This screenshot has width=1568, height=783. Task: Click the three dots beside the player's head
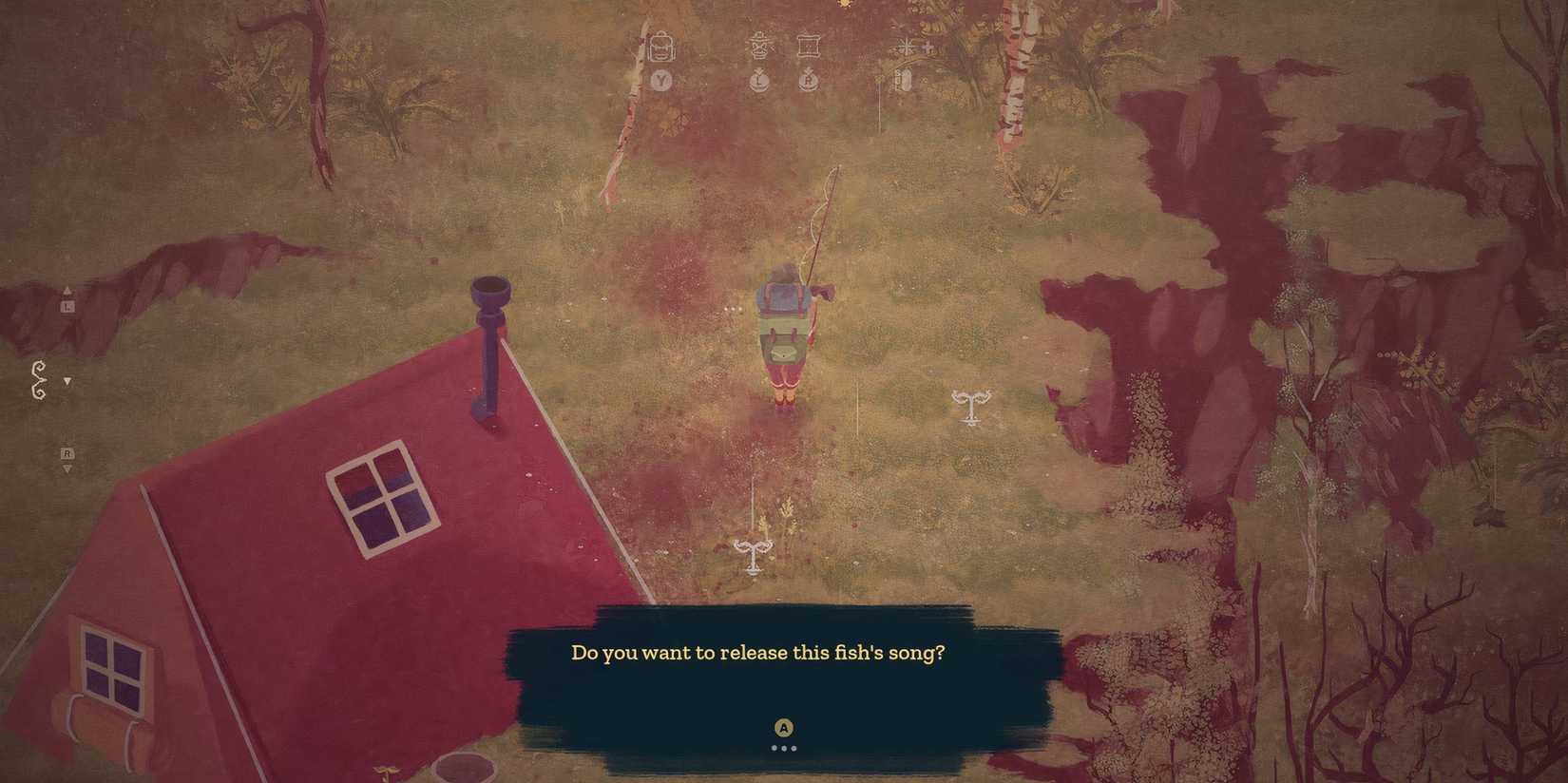[x=734, y=309]
